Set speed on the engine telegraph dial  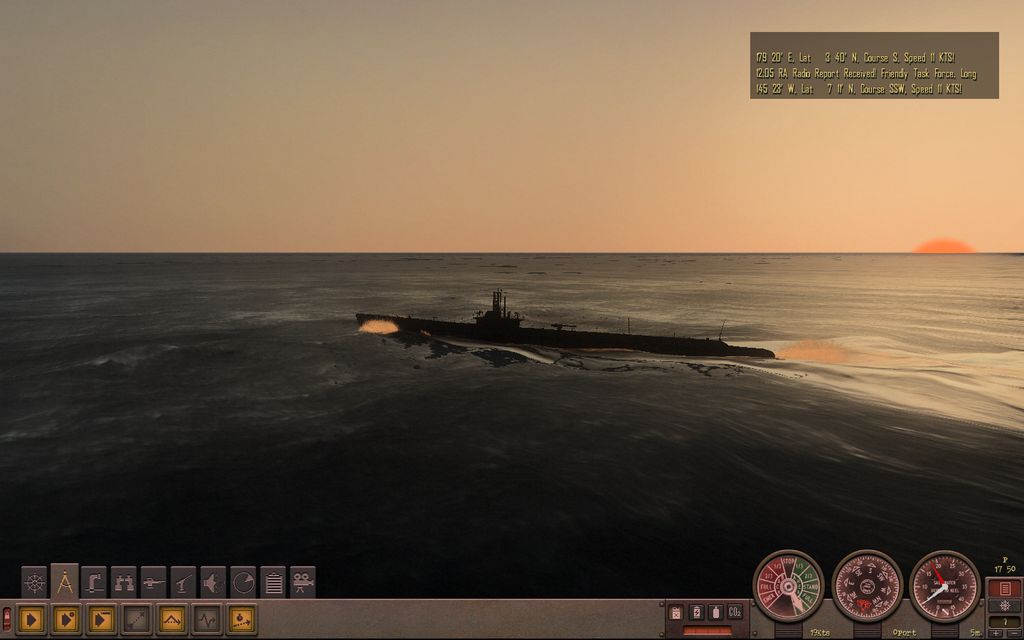click(788, 586)
